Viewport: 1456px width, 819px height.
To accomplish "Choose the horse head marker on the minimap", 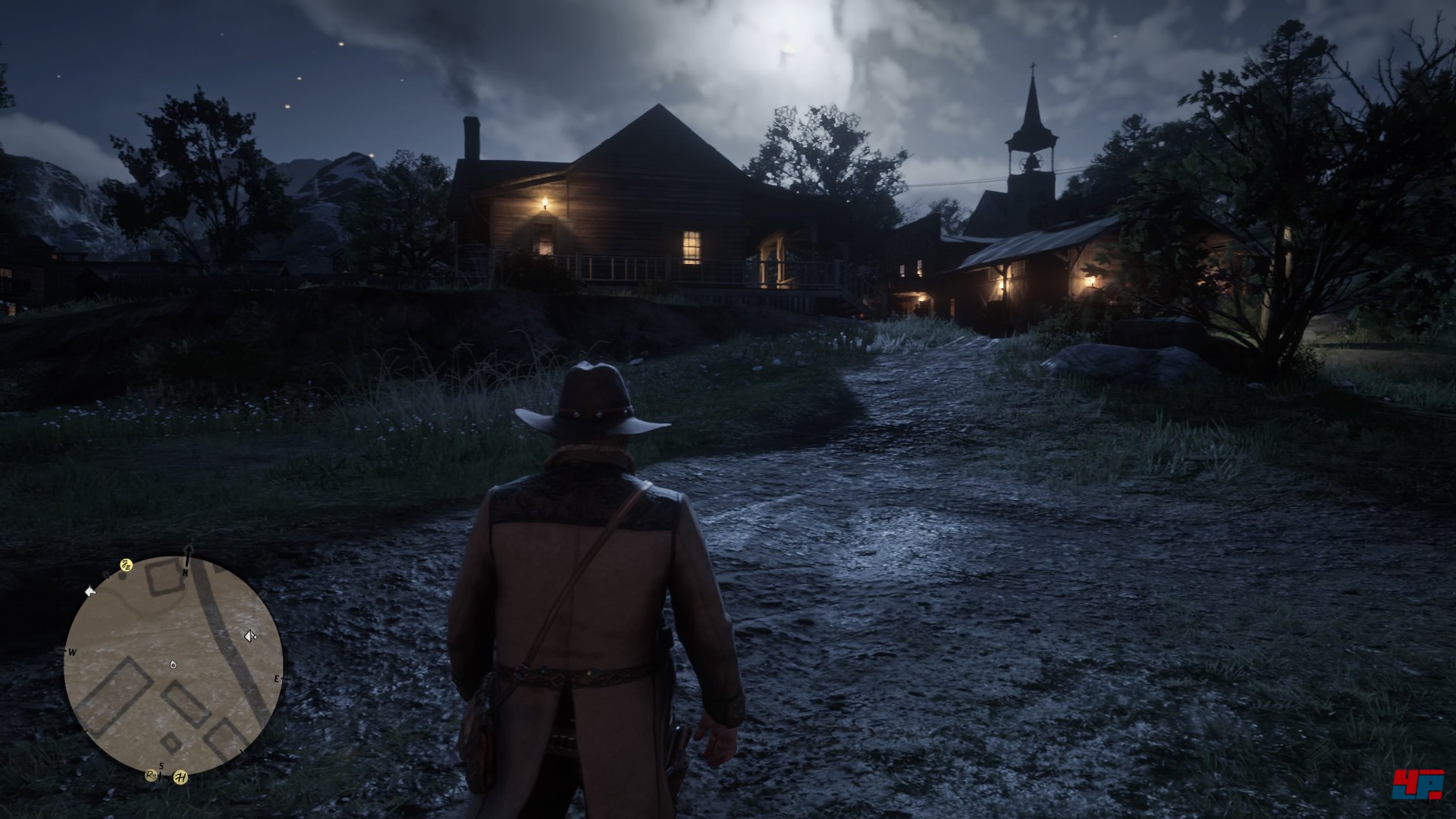I will click(x=90, y=591).
